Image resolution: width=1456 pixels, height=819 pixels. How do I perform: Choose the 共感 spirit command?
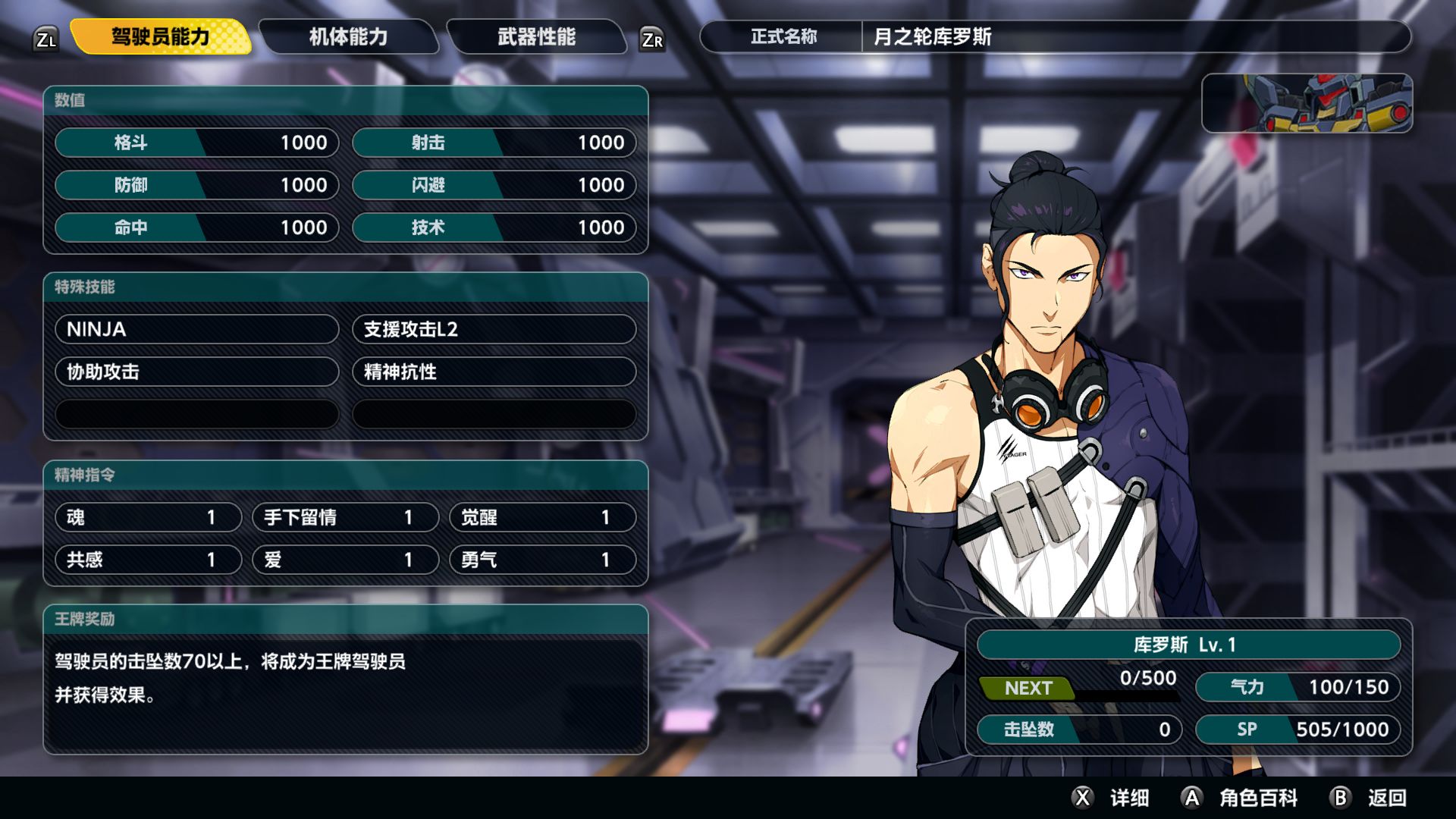148,560
